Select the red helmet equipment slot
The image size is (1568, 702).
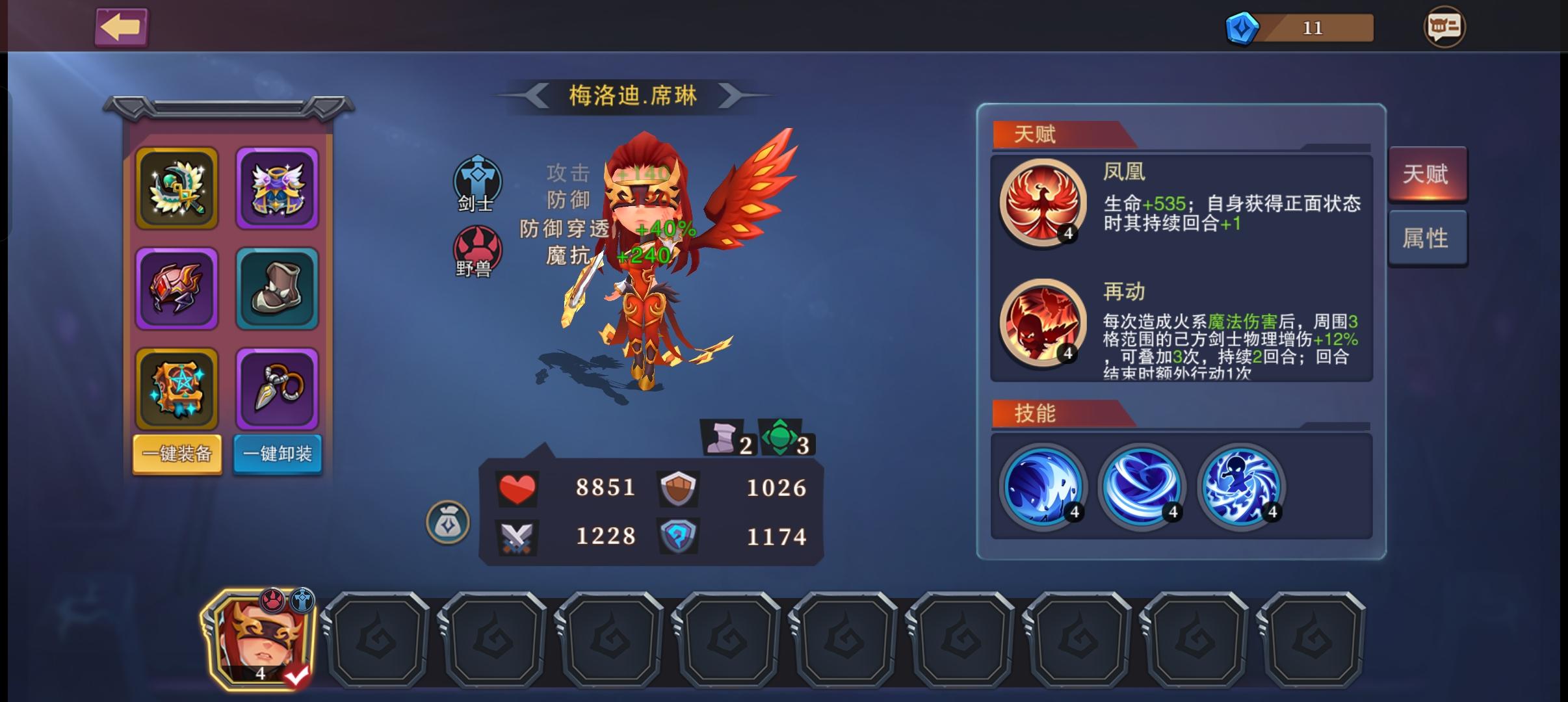176,288
